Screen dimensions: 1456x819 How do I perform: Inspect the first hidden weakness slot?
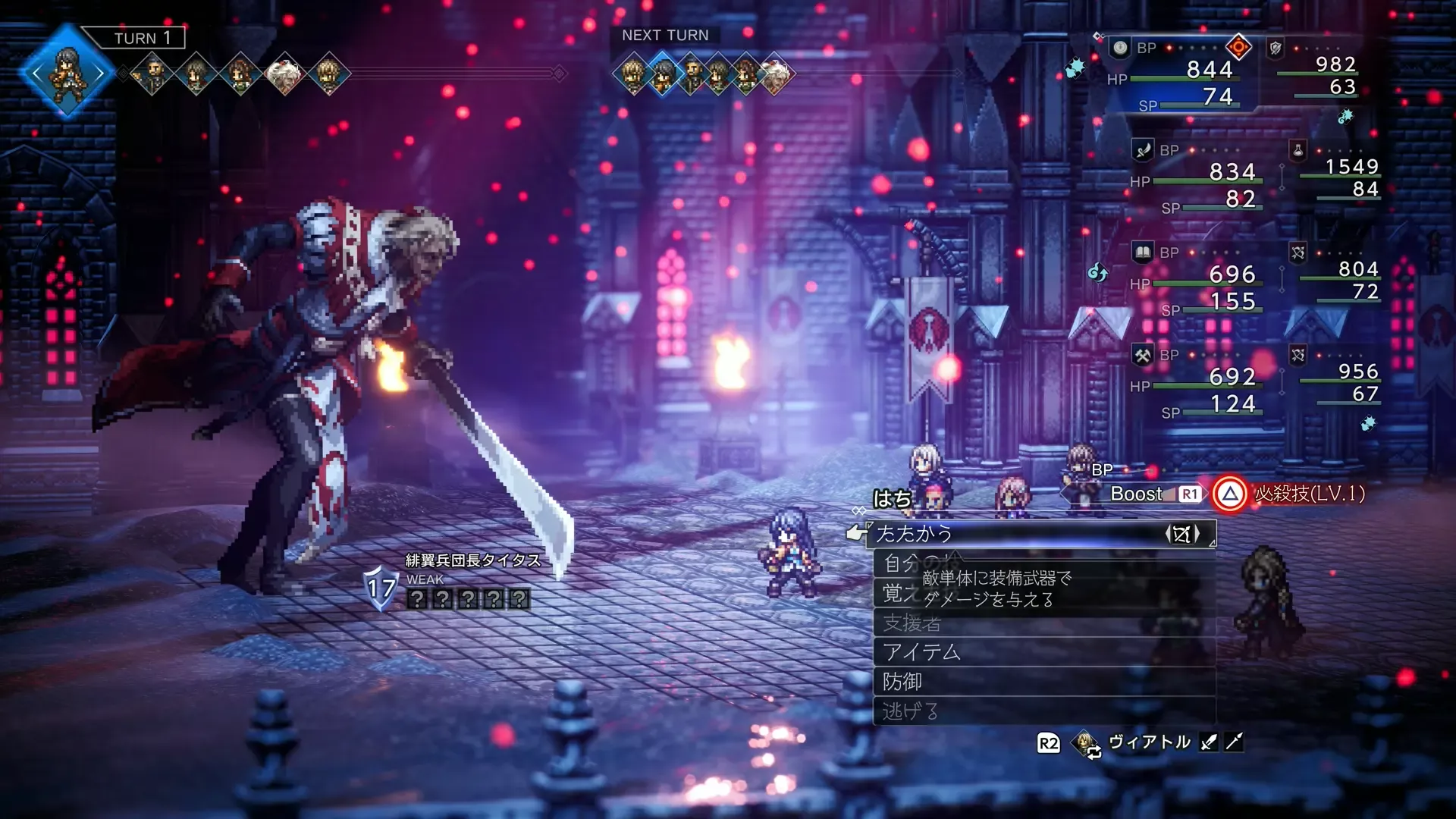point(417,599)
